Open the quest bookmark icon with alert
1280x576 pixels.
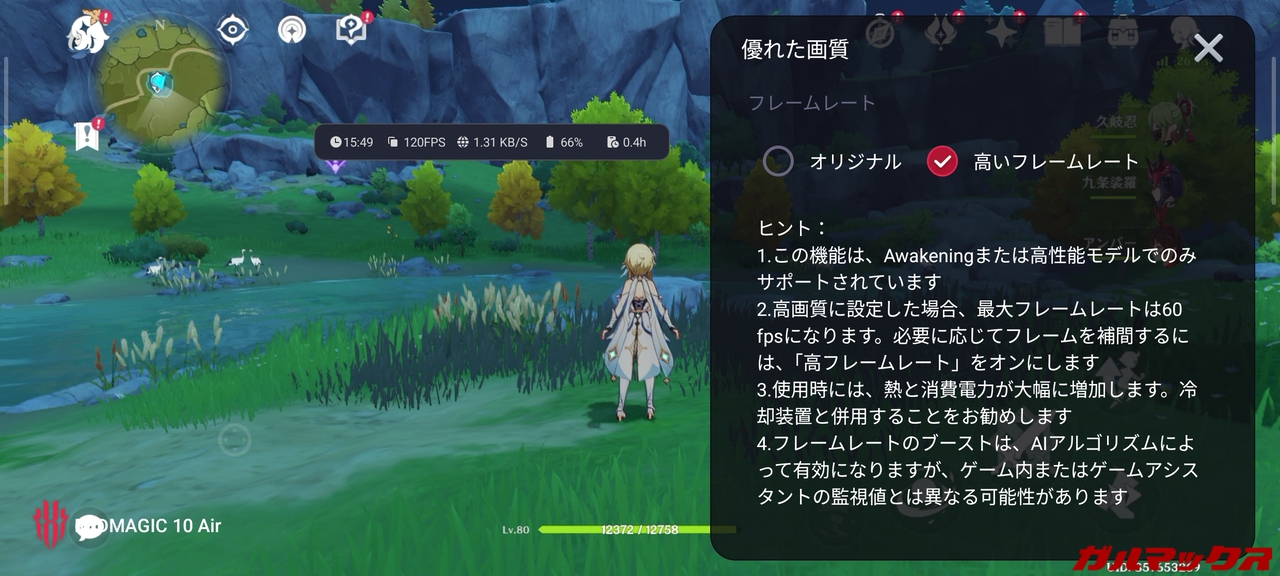tap(88, 136)
